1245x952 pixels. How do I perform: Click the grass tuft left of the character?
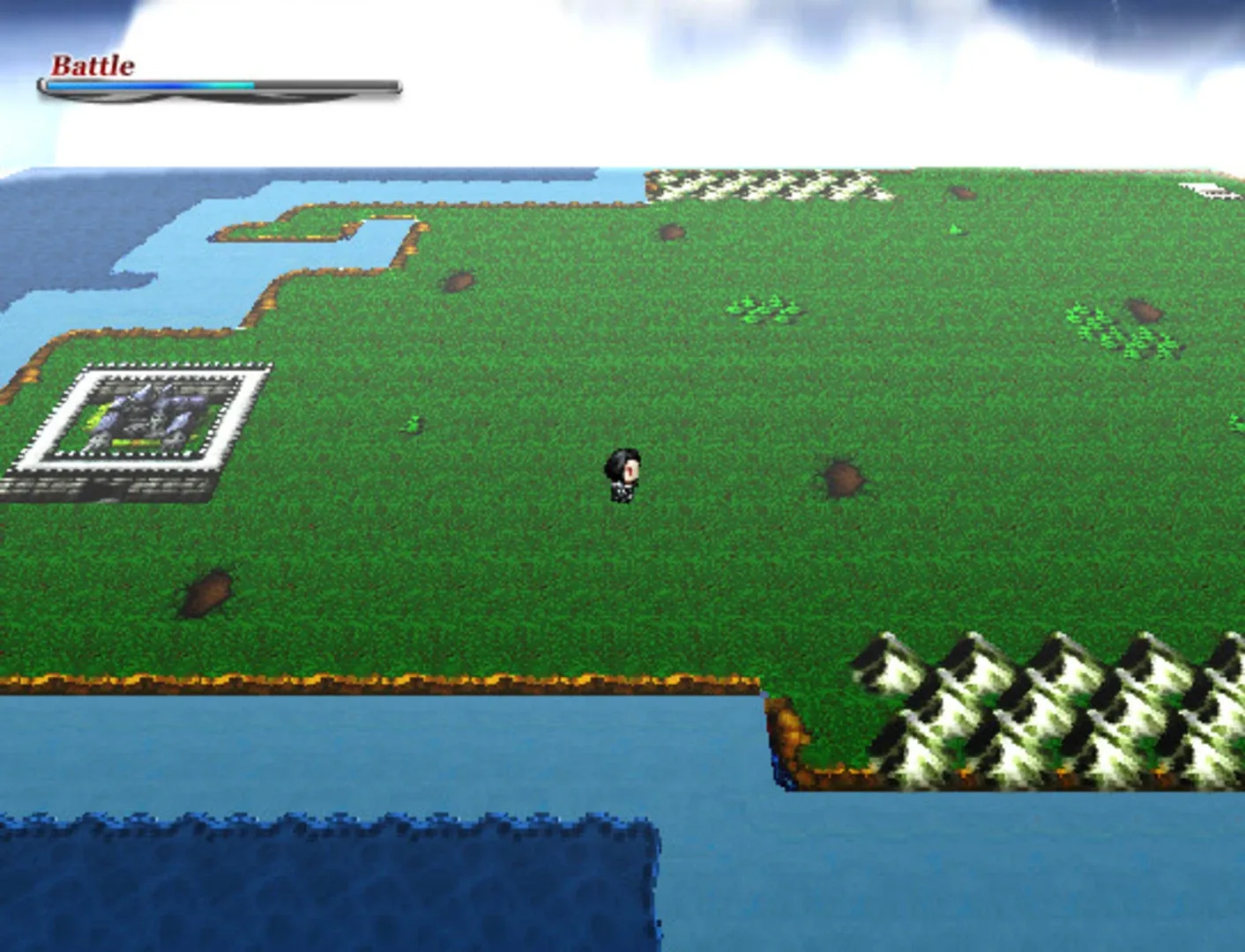(413, 423)
